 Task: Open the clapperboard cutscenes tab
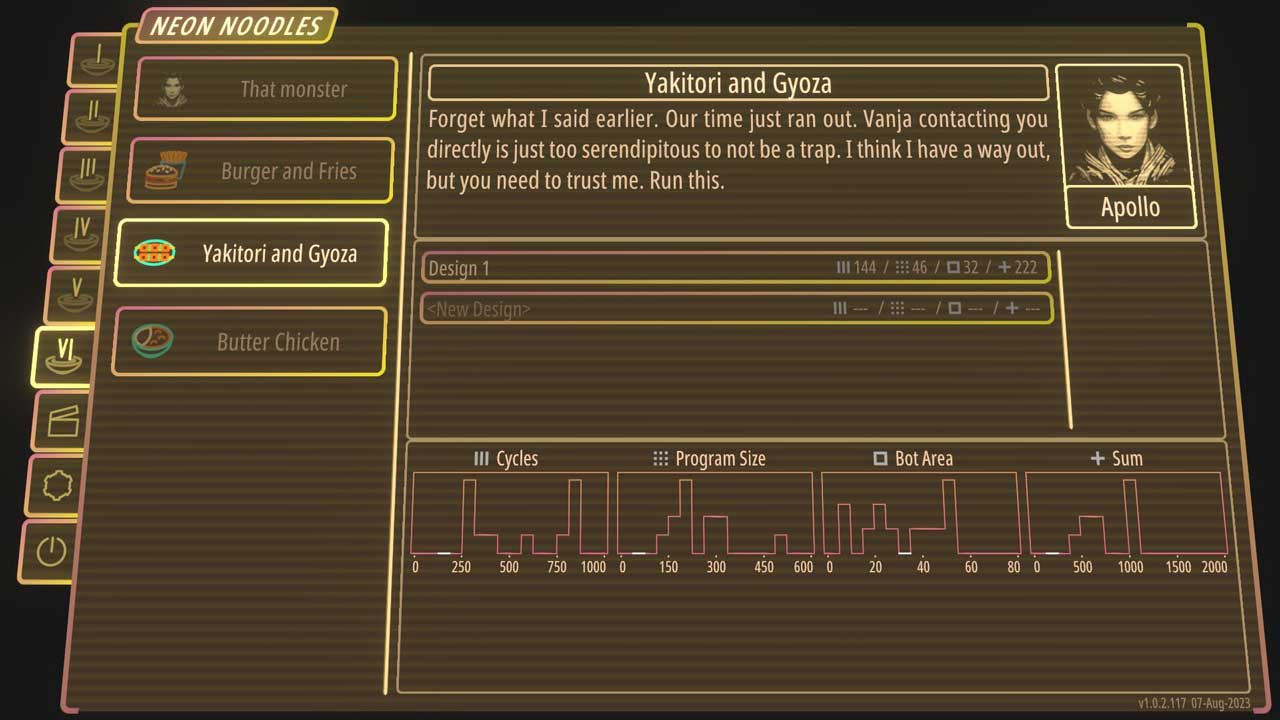coord(60,420)
